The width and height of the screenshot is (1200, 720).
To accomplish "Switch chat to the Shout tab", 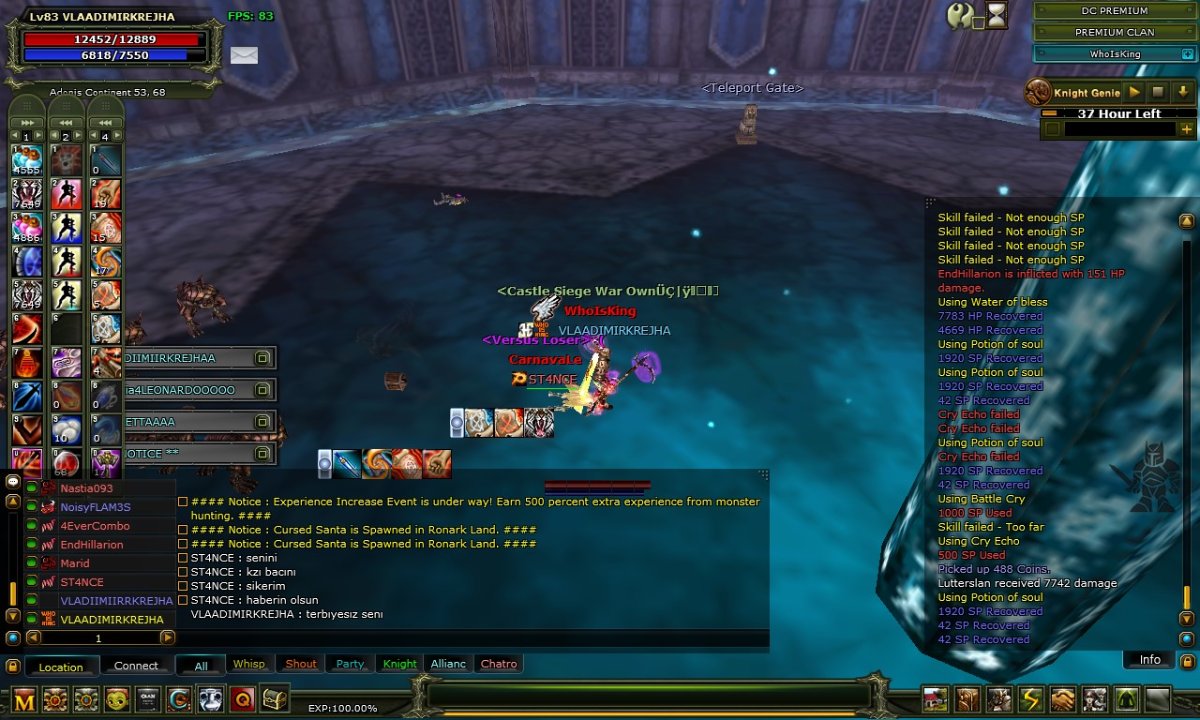I will [x=300, y=664].
